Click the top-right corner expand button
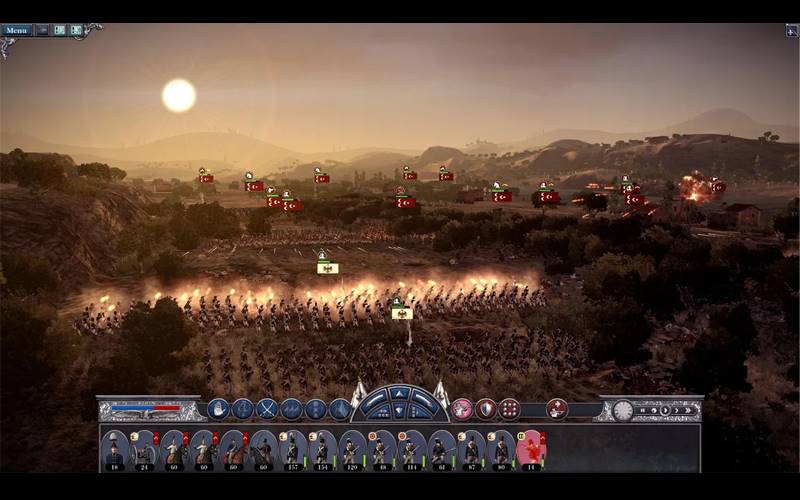800x500 pixels. [791, 31]
